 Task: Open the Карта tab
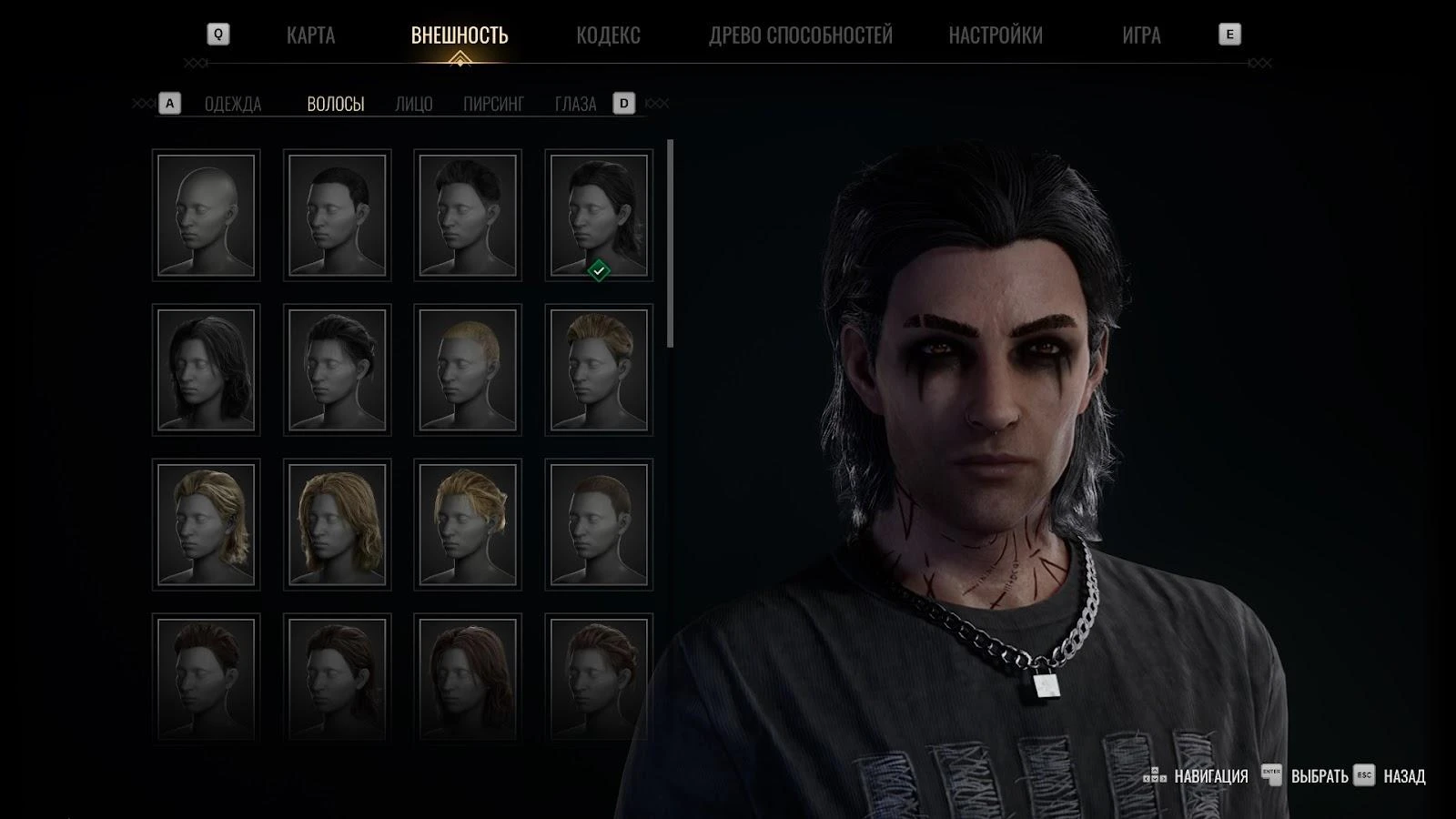pyautogui.click(x=310, y=35)
